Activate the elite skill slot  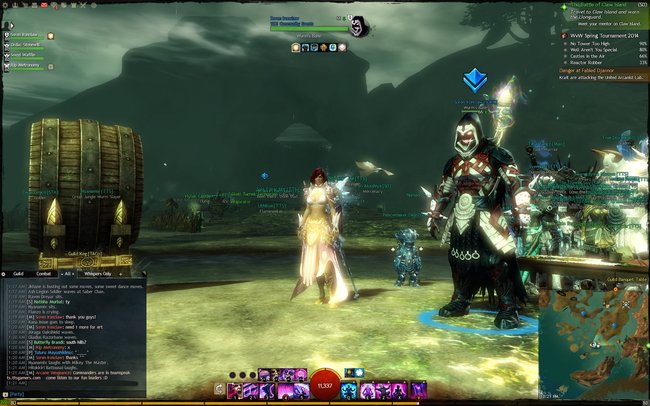point(420,389)
